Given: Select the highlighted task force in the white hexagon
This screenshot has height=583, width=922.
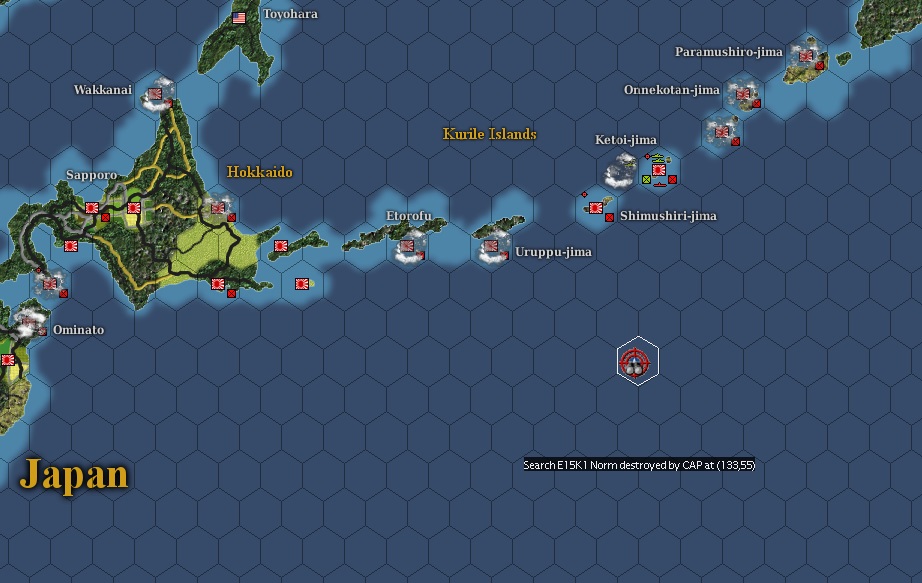Looking at the screenshot, I should [x=637, y=361].
